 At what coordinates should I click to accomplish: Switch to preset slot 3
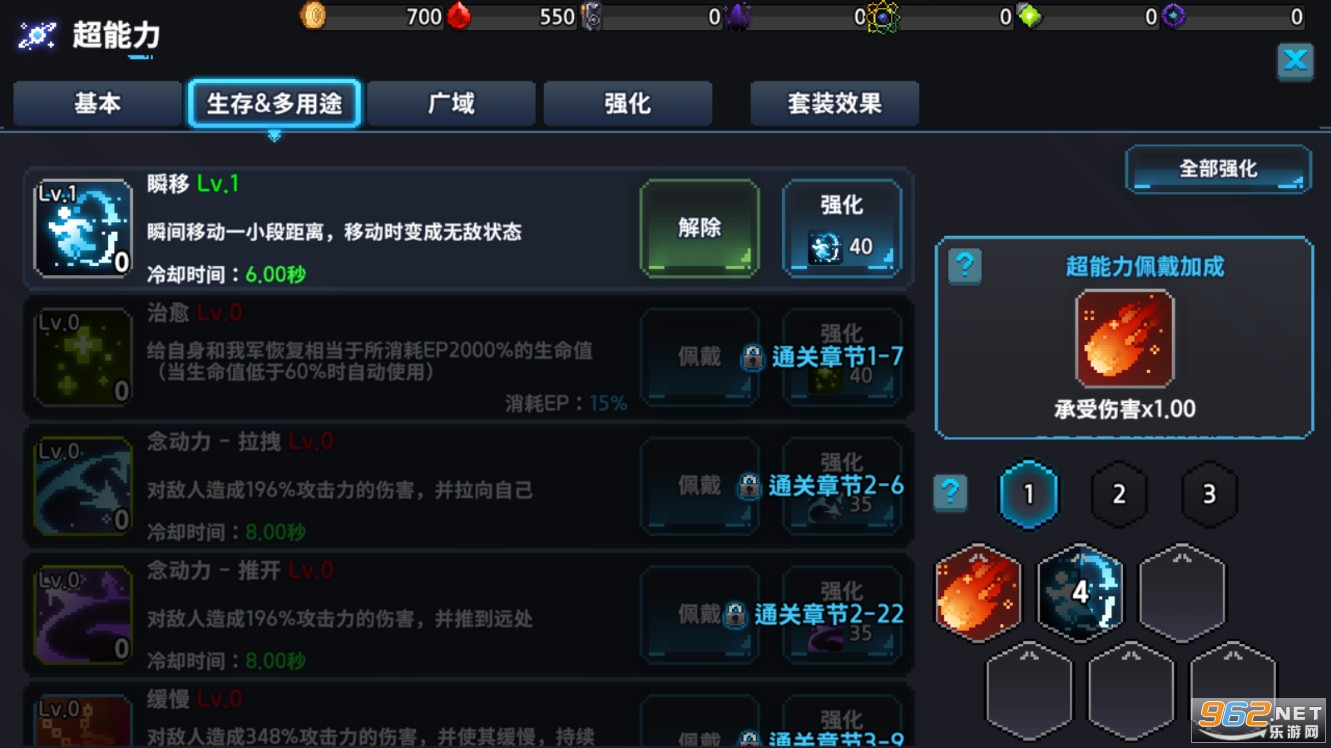click(1209, 493)
